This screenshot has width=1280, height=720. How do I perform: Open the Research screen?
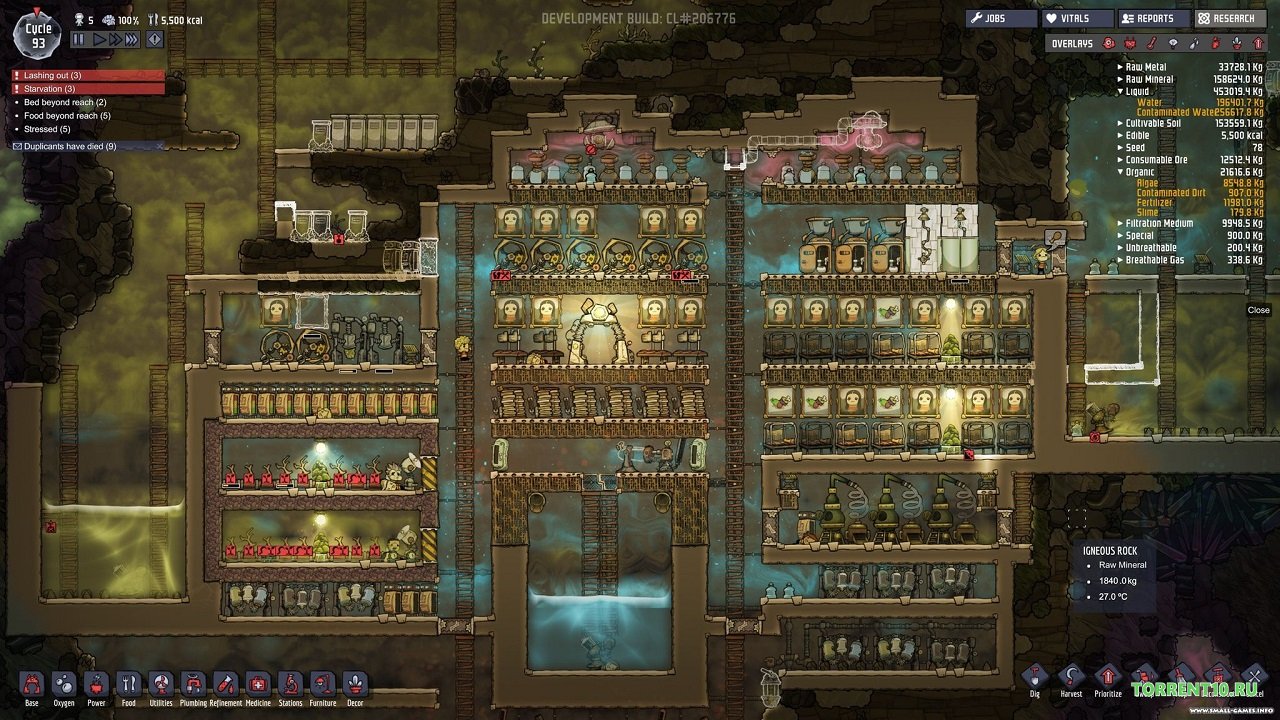1233,18
